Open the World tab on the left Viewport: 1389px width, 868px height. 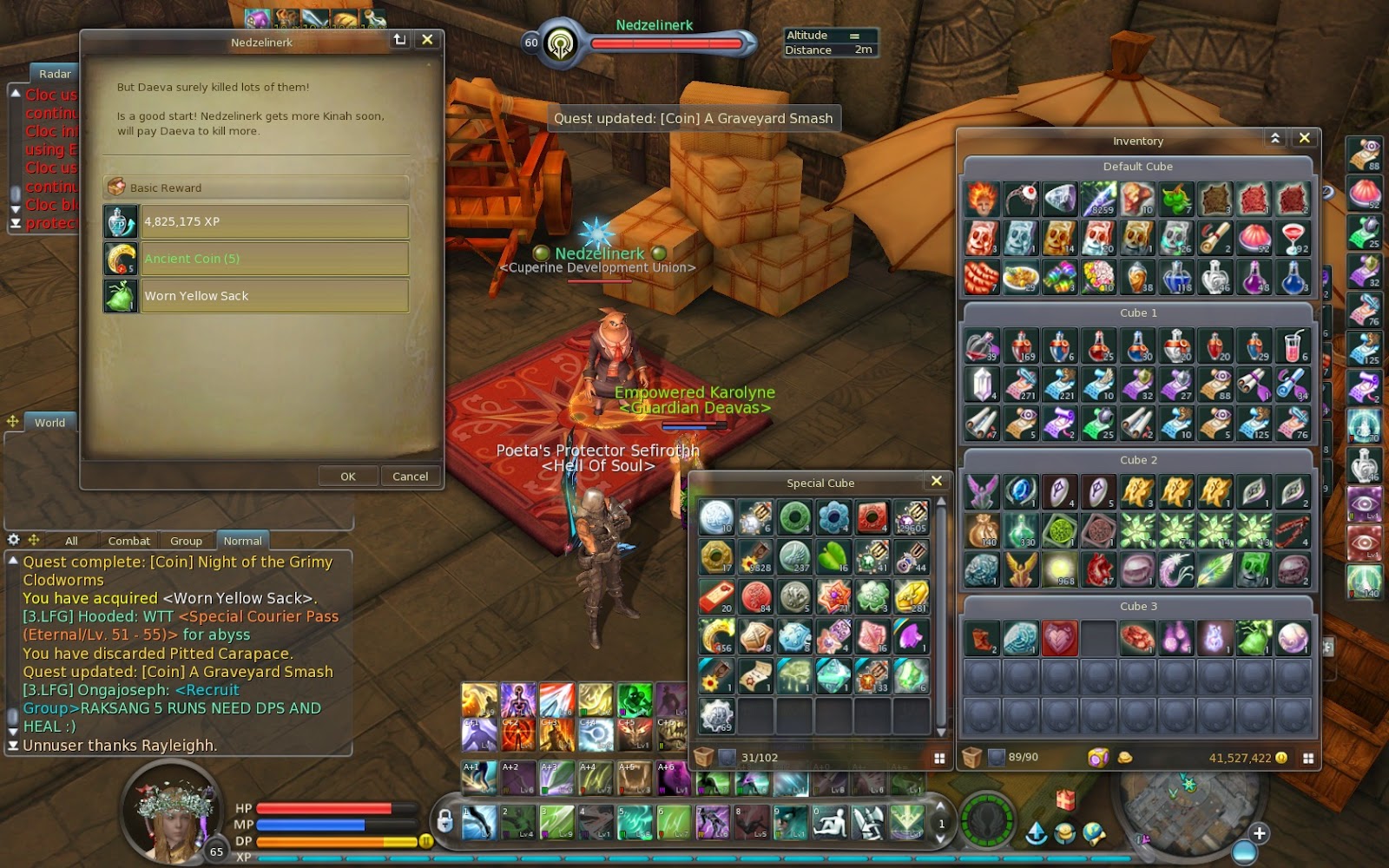tap(49, 423)
